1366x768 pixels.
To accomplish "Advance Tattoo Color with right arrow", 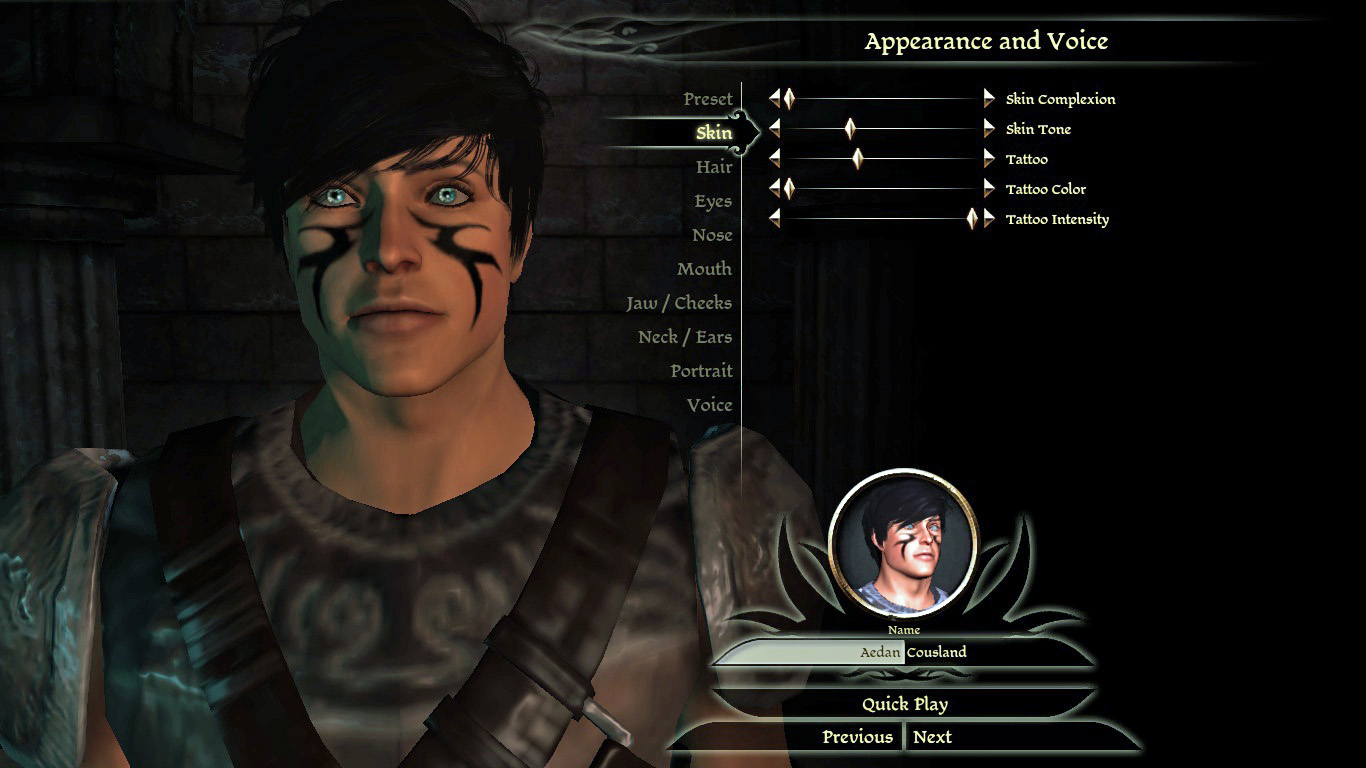I will (989, 188).
